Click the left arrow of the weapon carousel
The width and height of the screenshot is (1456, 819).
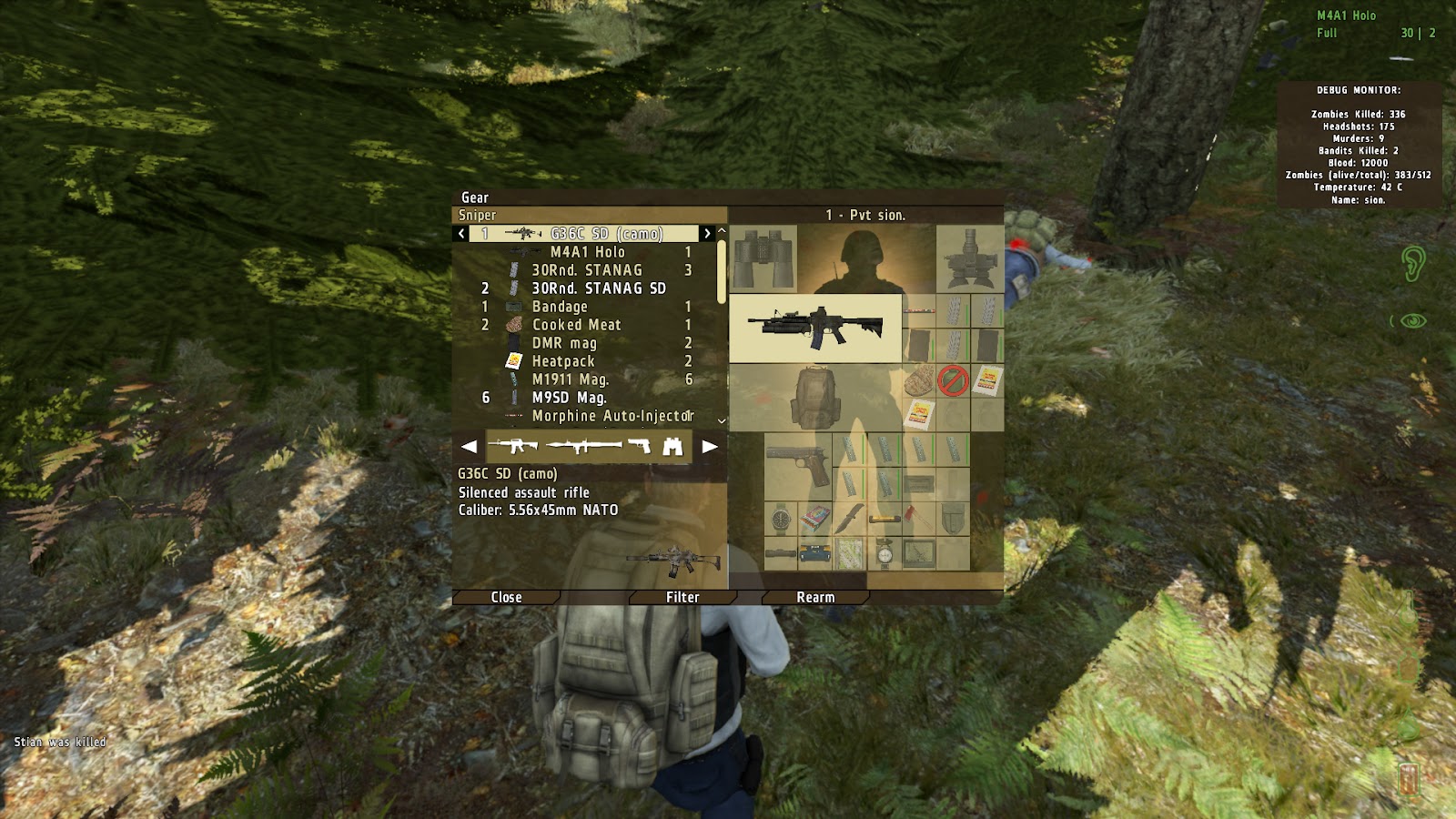(x=470, y=446)
